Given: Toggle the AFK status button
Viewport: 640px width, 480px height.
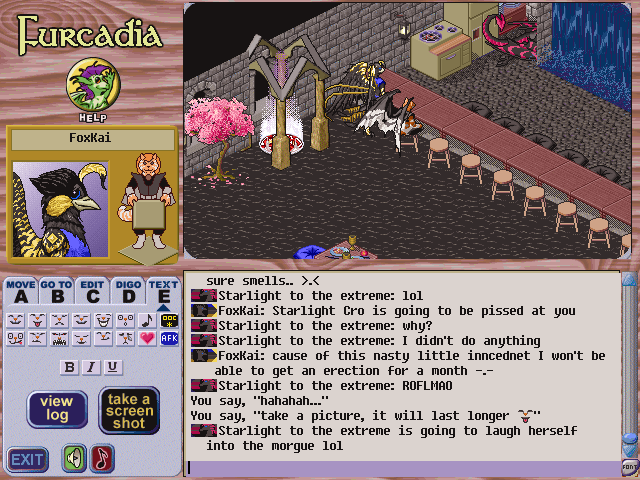Looking at the screenshot, I should coord(170,338).
